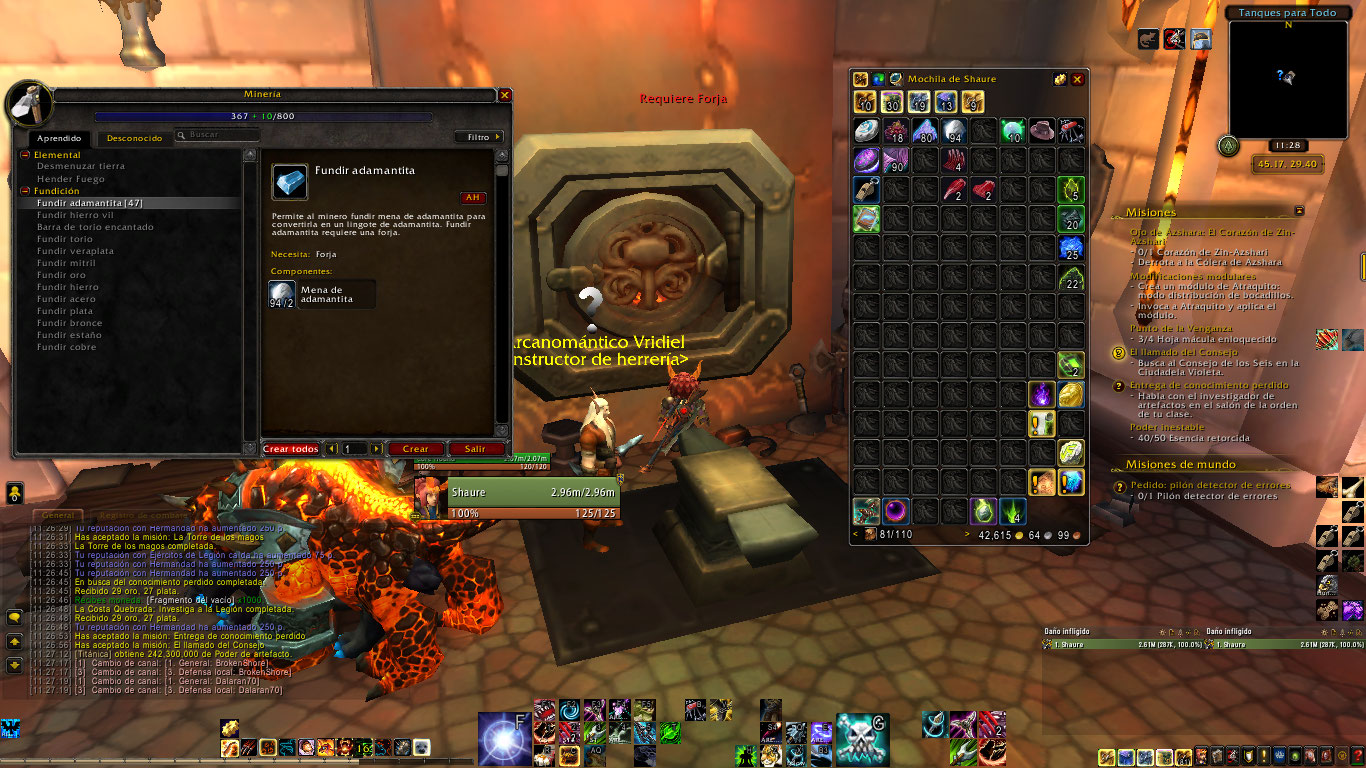Switch to the Desconocido tab
Screen dimensions: 1366x768
134,138
